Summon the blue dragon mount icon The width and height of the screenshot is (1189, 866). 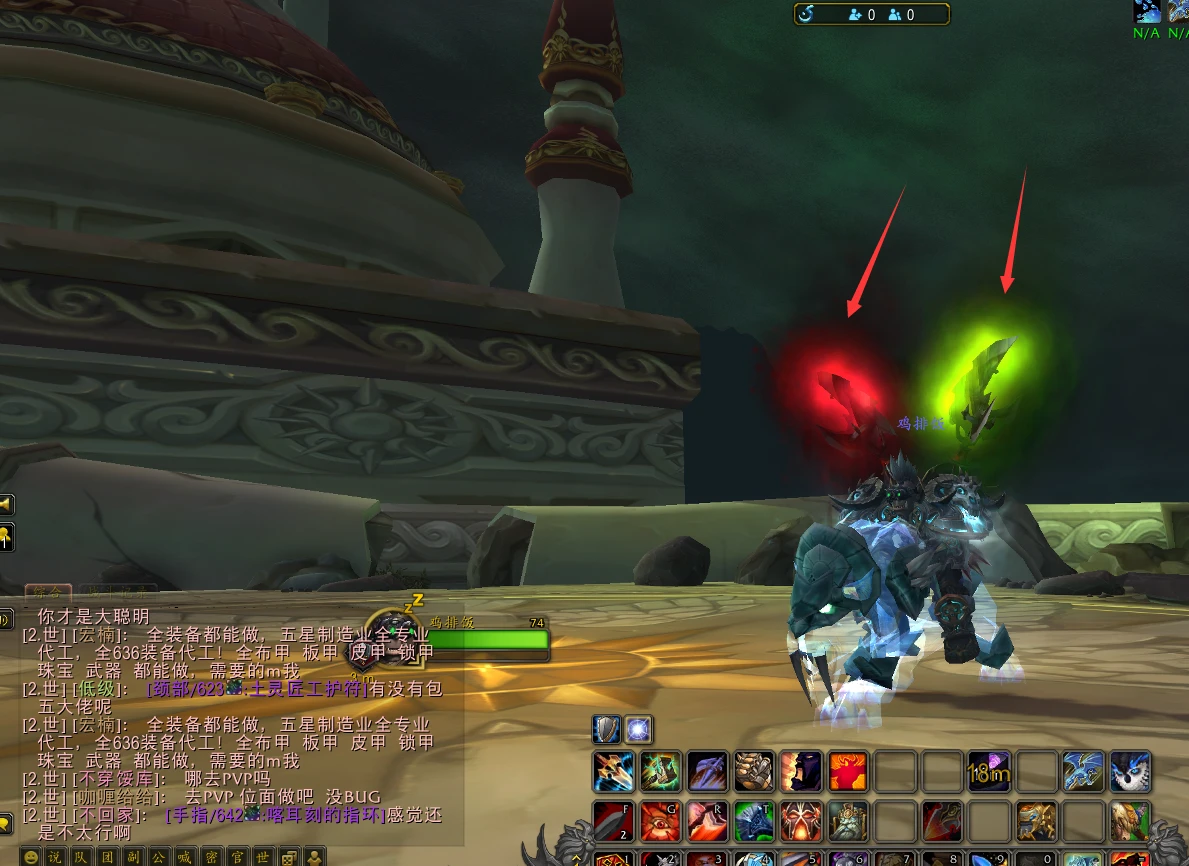coord(1084,772)
